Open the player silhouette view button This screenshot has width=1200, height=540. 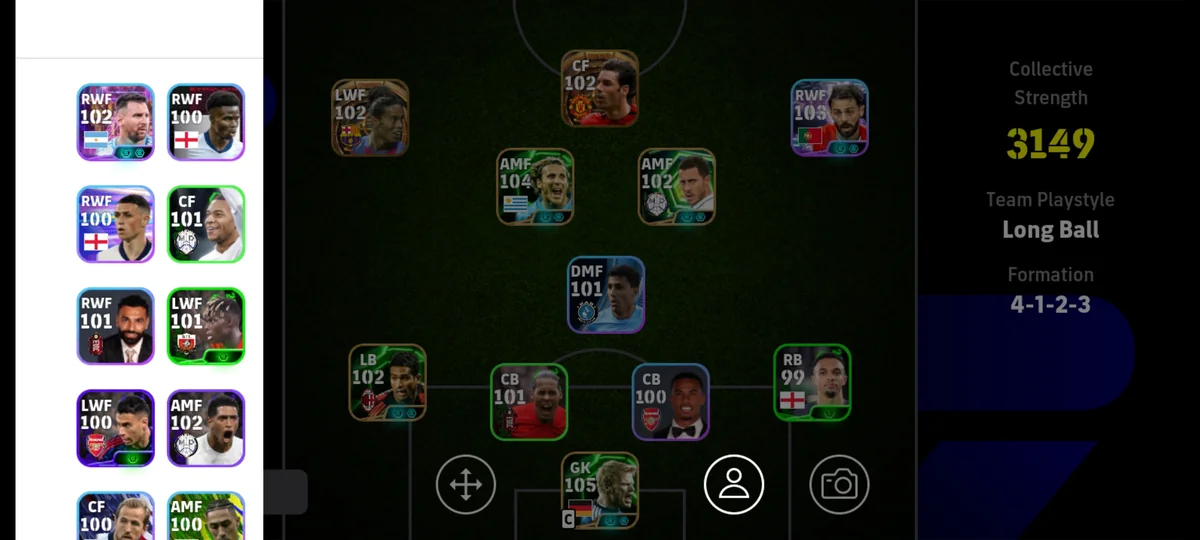tap(734, 485)
